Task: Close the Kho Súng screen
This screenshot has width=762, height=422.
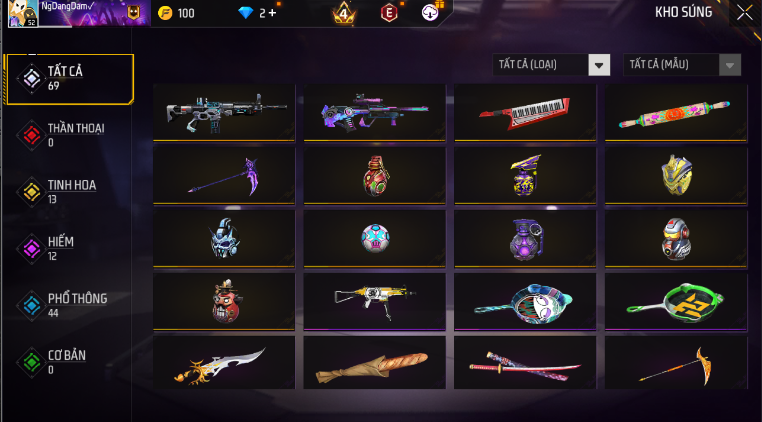Action: pyautogui.click(x=744, y=13)
